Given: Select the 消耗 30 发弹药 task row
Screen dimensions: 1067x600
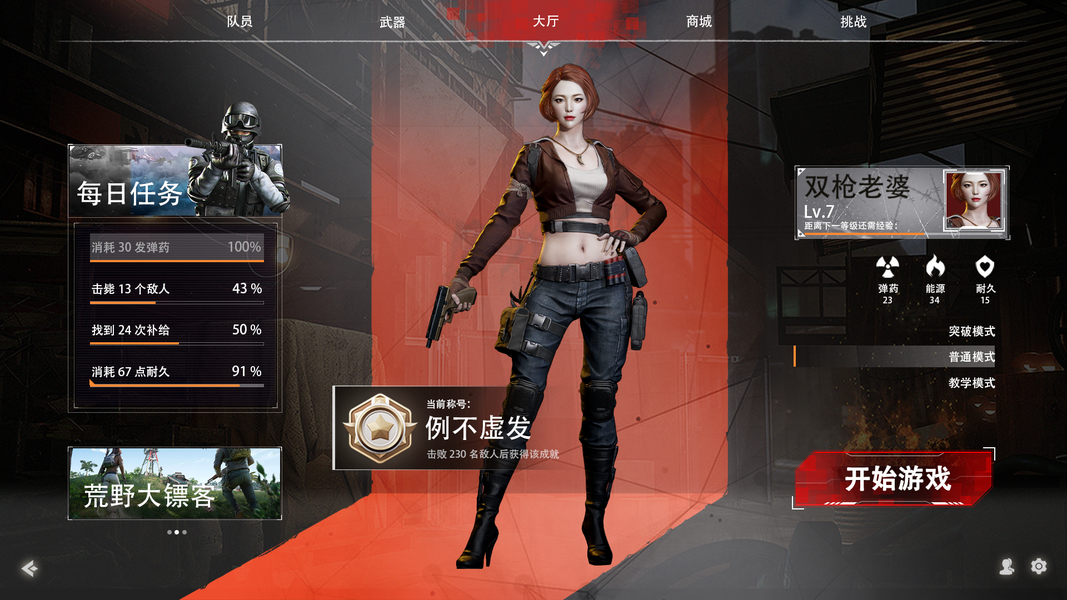Looking at the screenshot, I should 176,247.
